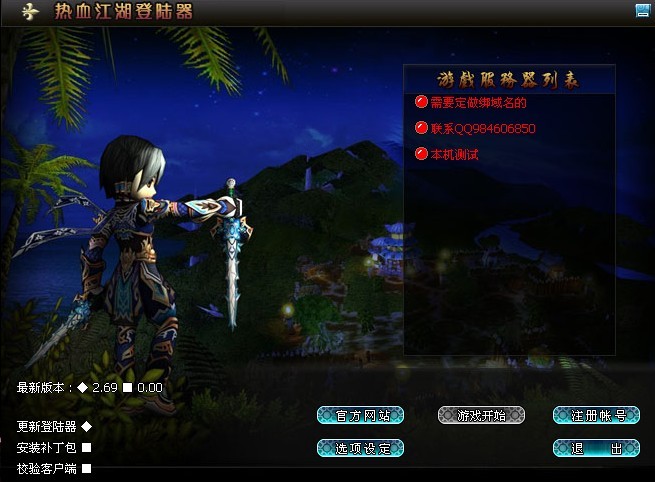This screenshot has height=482, width=655.
Task: Open the 官方网站 official website button
Action: pyautogui.click(x=360, y=415)
